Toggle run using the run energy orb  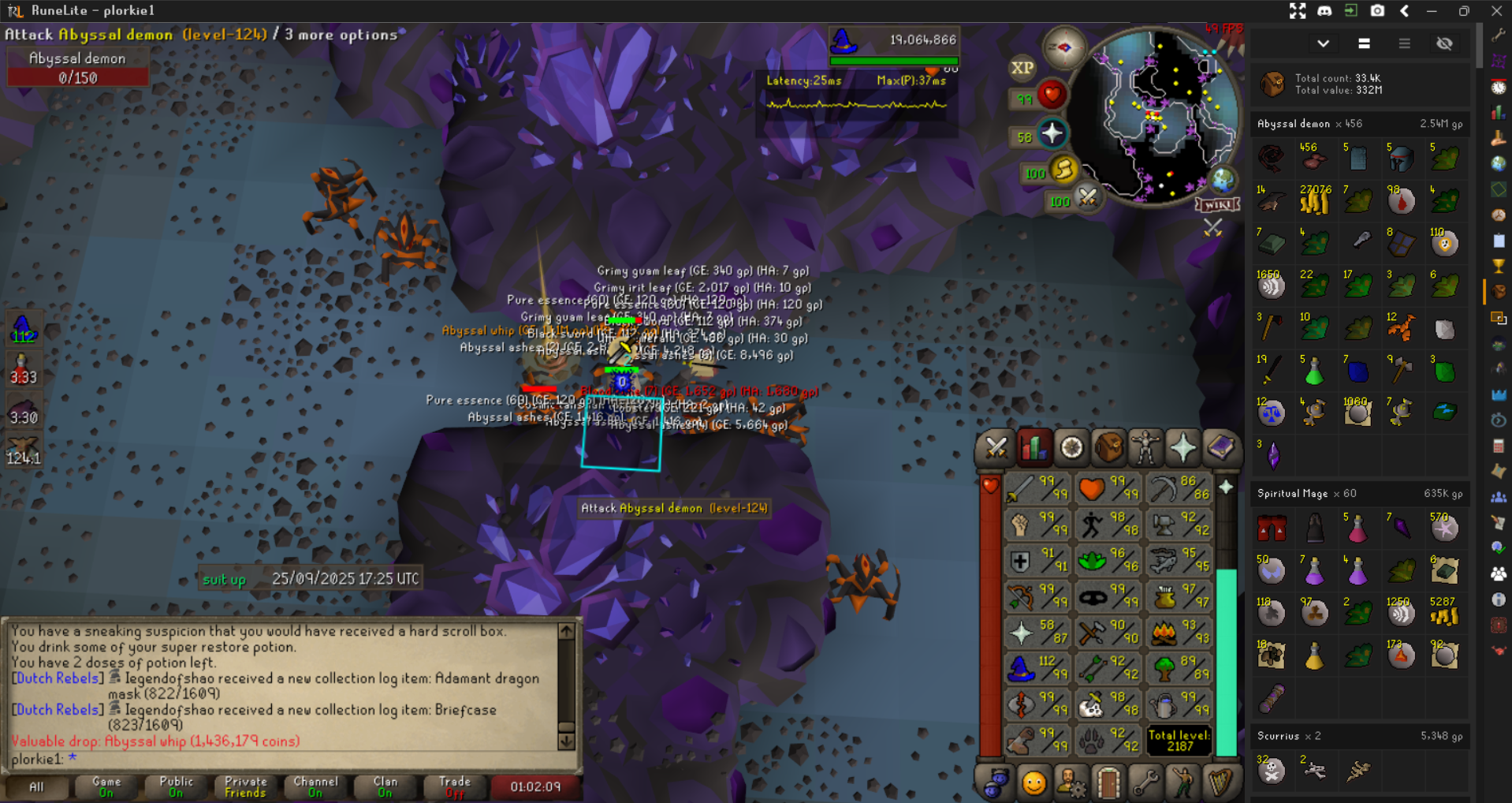pos(1063,170)
